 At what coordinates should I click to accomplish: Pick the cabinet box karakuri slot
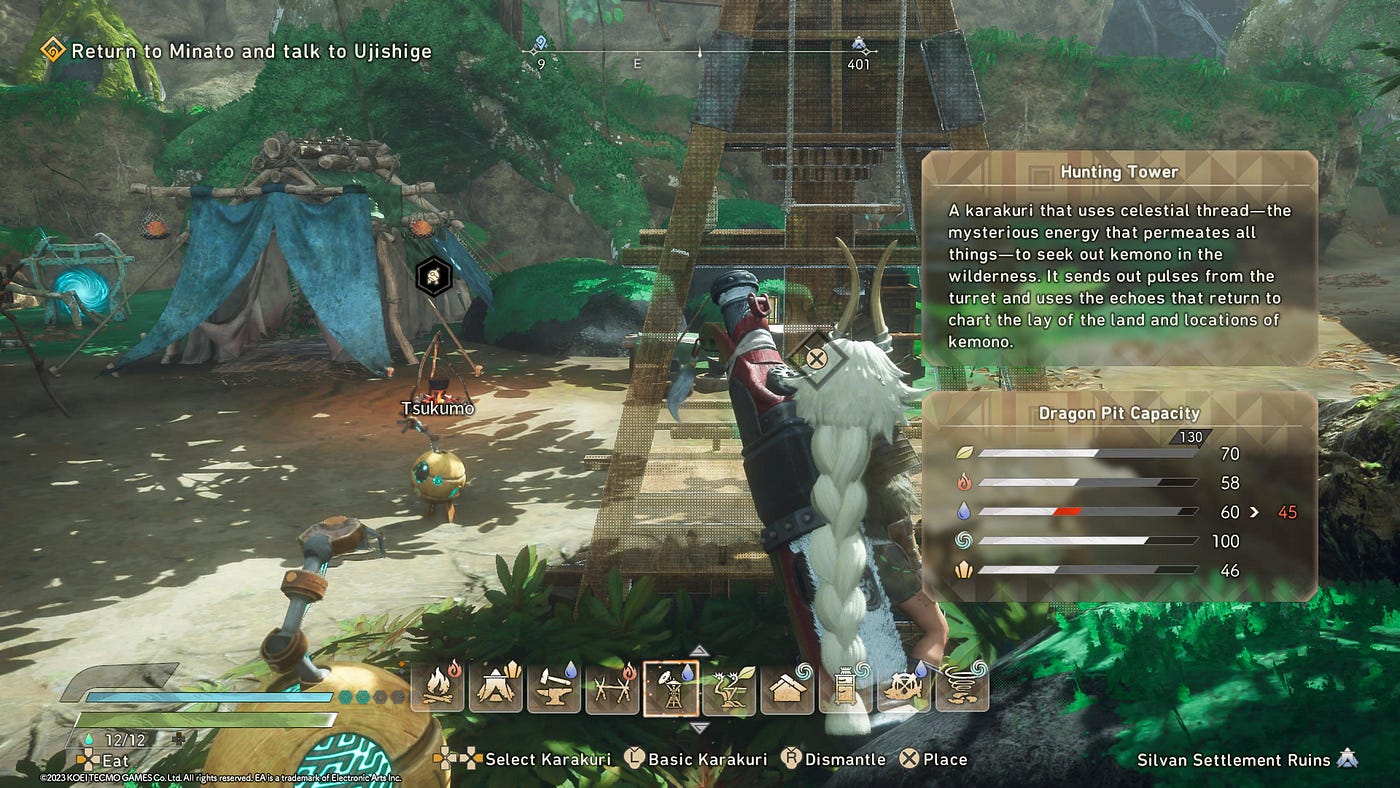click(845, 688)
